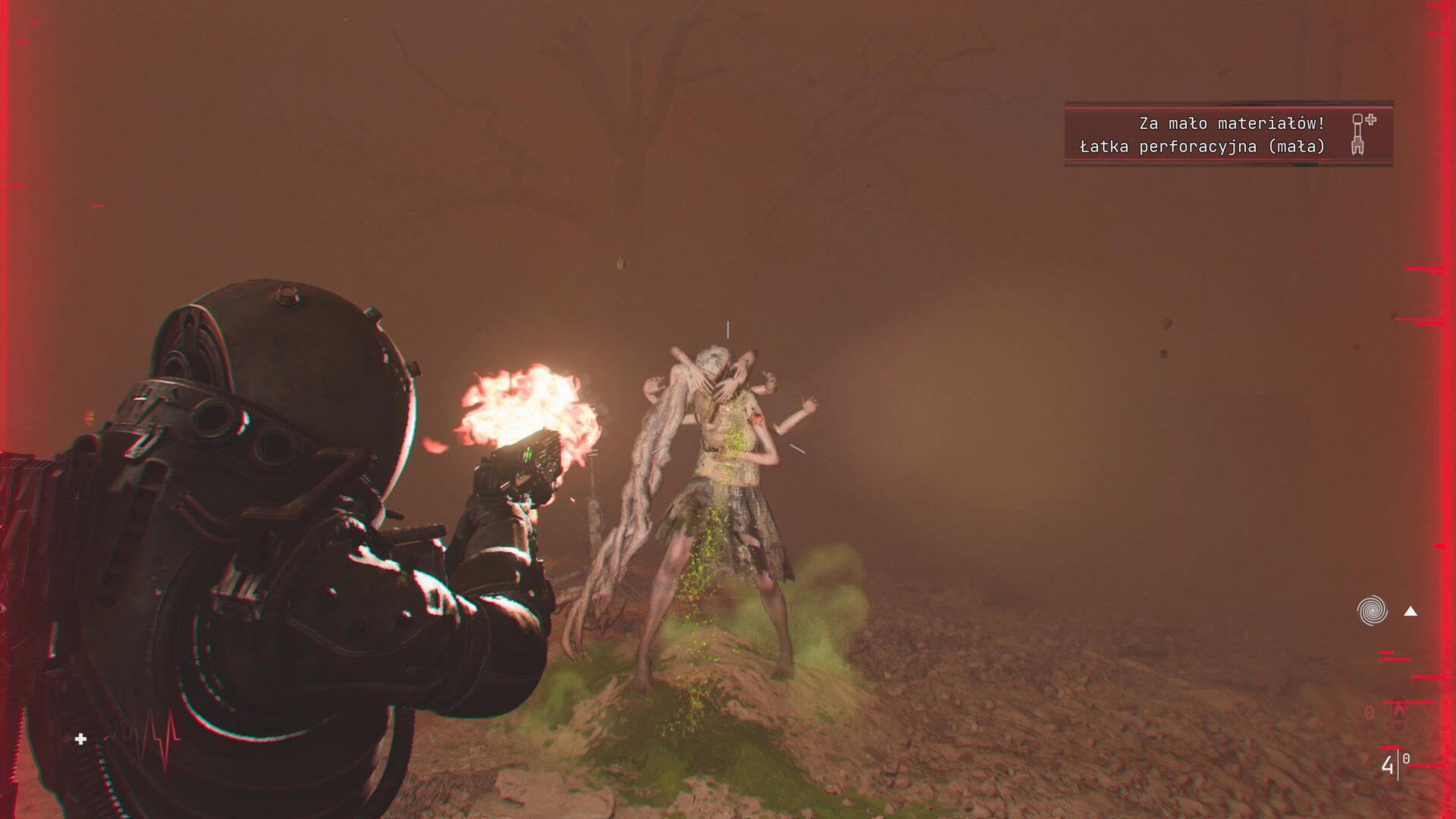
Task: Select the perforation patch icon in the notification
Action: 1362,133
